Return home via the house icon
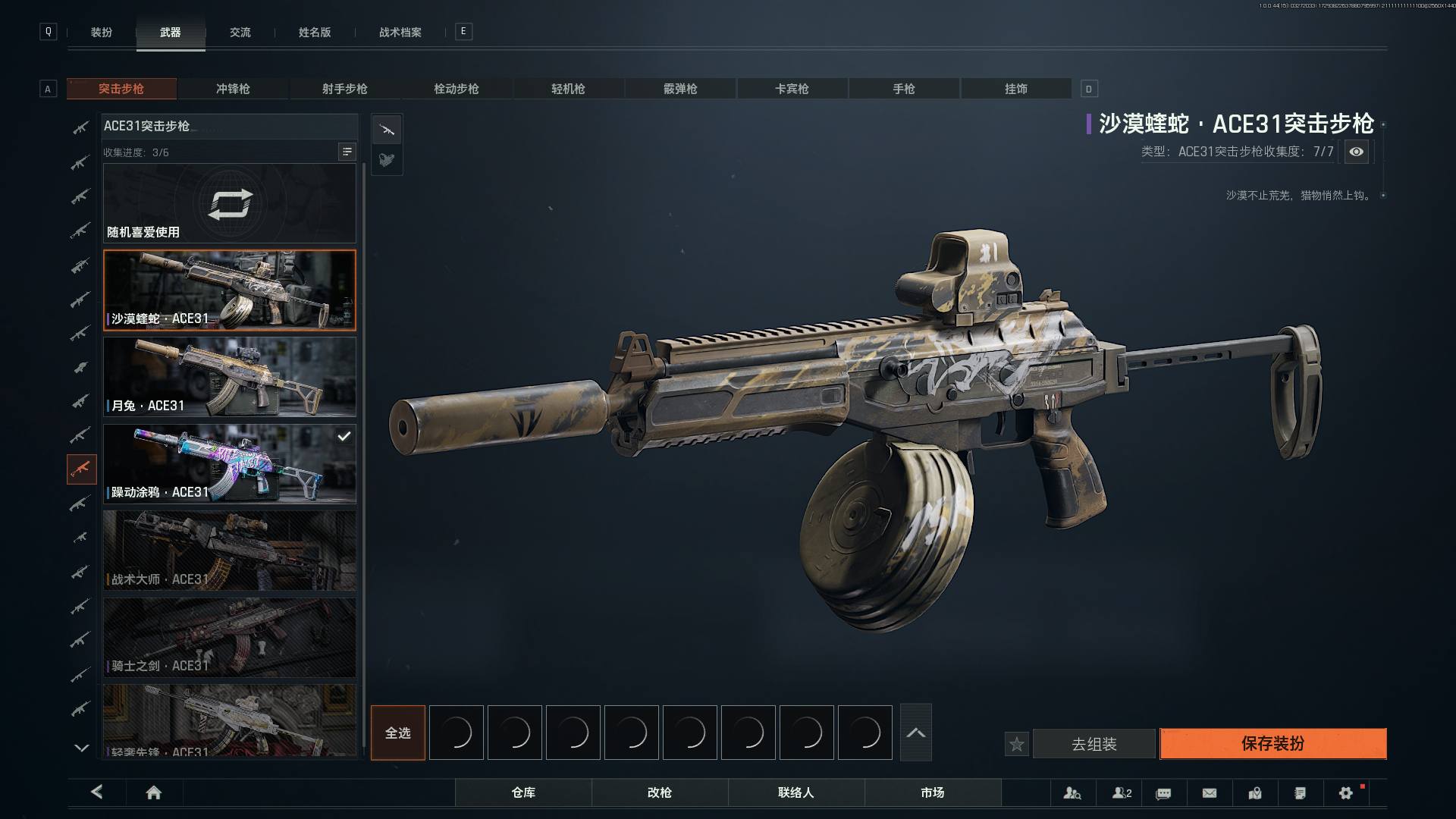This screenshot has height=819, width=1456. (154, 792)
